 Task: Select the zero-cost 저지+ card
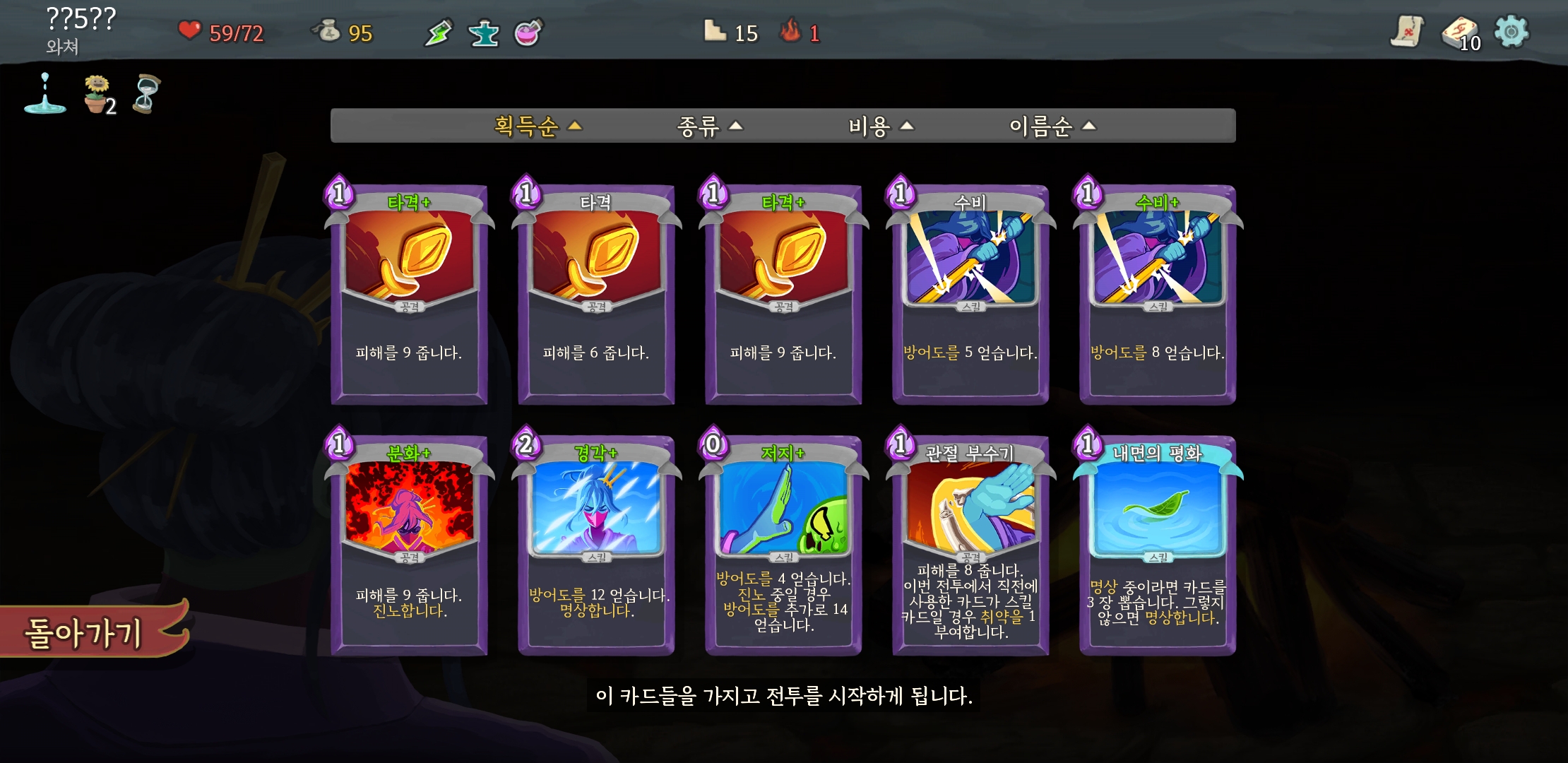pos(783,545)
